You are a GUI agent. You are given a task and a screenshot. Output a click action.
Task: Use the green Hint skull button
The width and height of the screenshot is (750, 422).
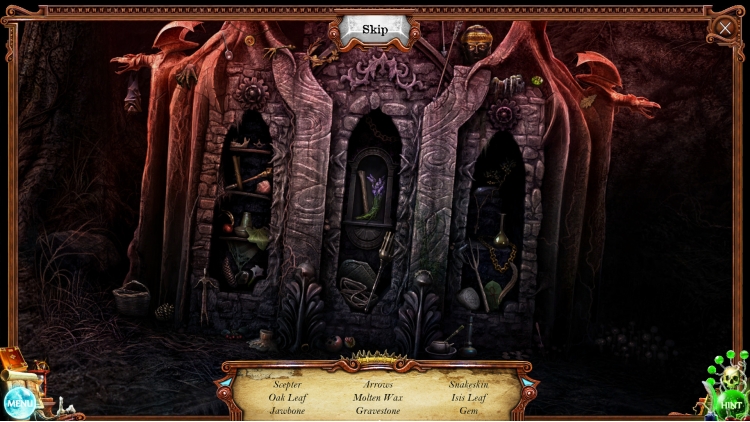pos(729,403)
